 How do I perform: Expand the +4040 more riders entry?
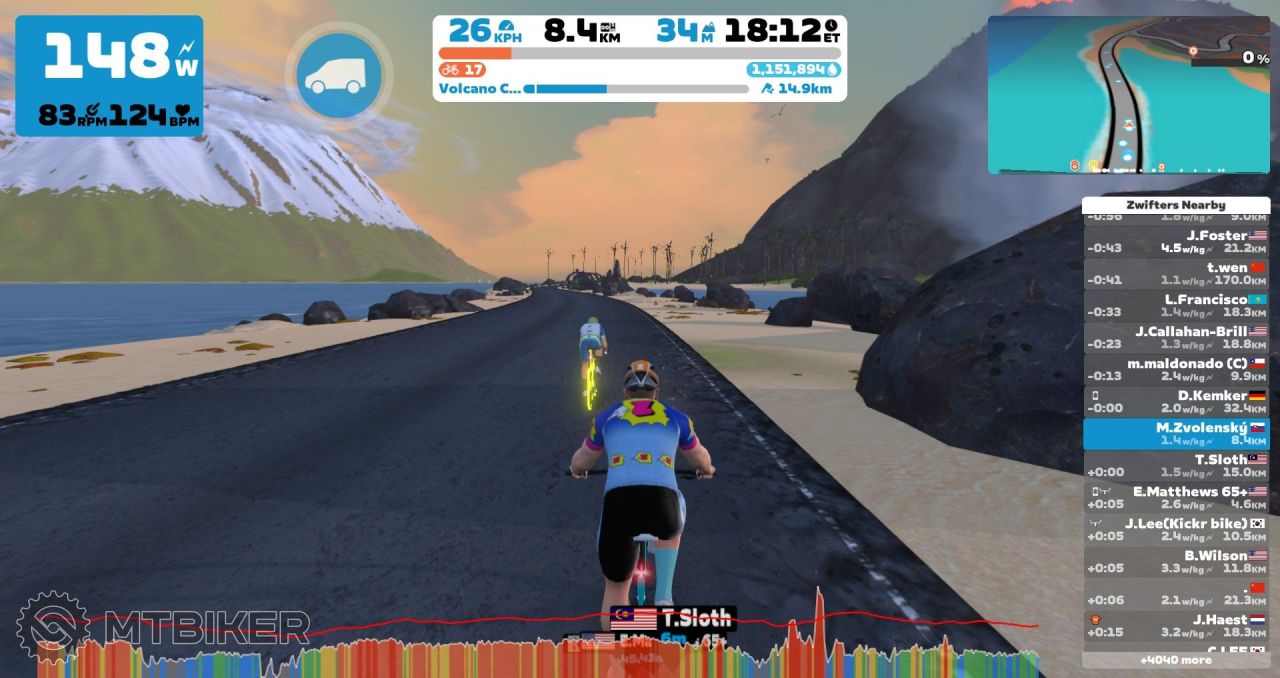[1176, 660]
